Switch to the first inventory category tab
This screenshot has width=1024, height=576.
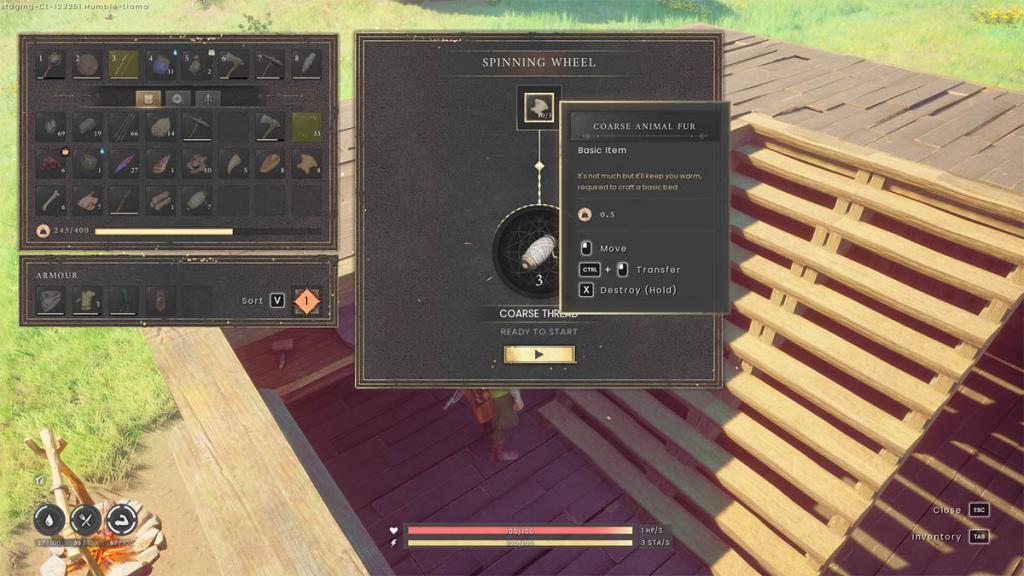(147, 98)
